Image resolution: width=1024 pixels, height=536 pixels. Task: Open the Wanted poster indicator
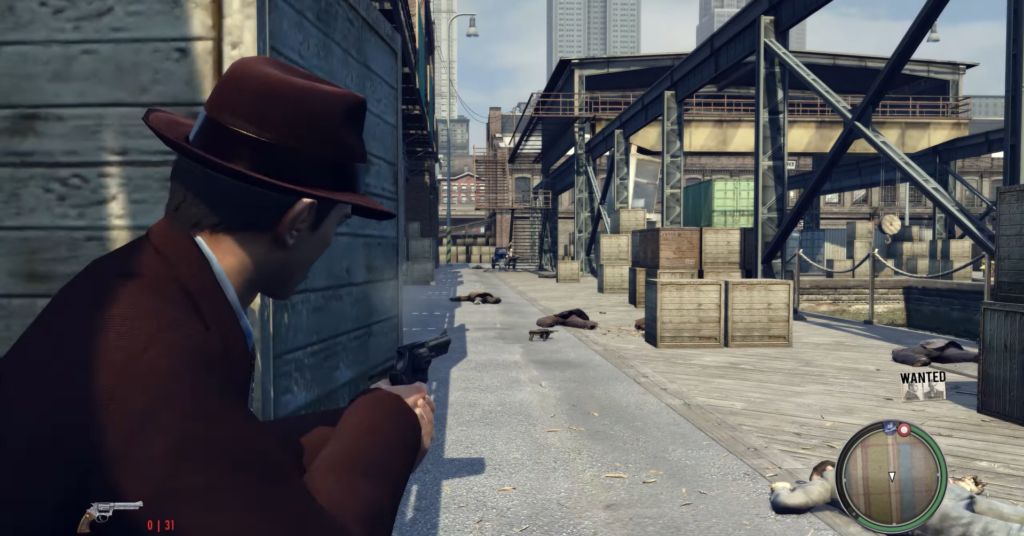pos(923,385)
